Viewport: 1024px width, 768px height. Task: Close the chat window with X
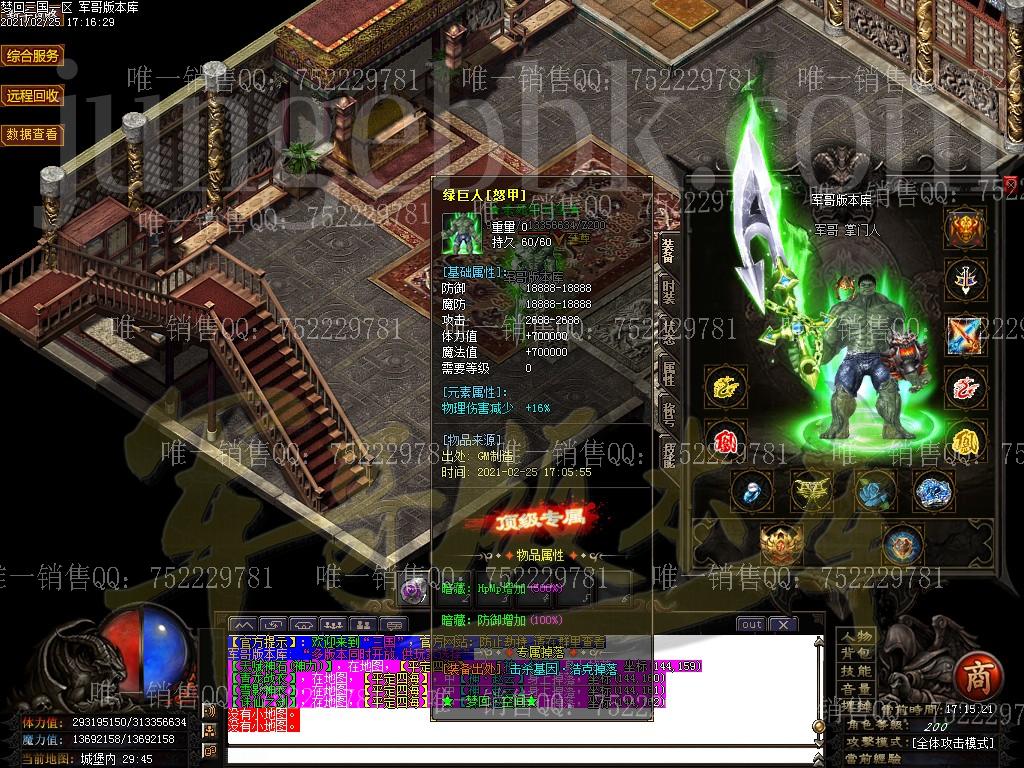pyautogui.click(x=782, y=625)
